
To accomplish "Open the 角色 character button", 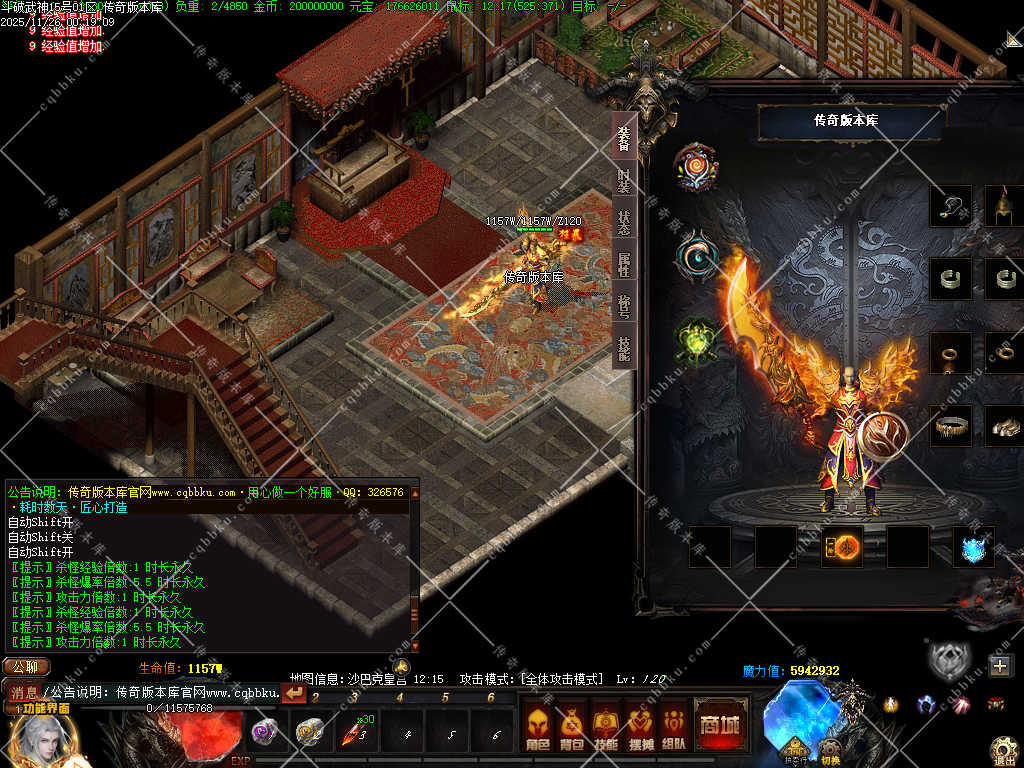I will [538, 725].
